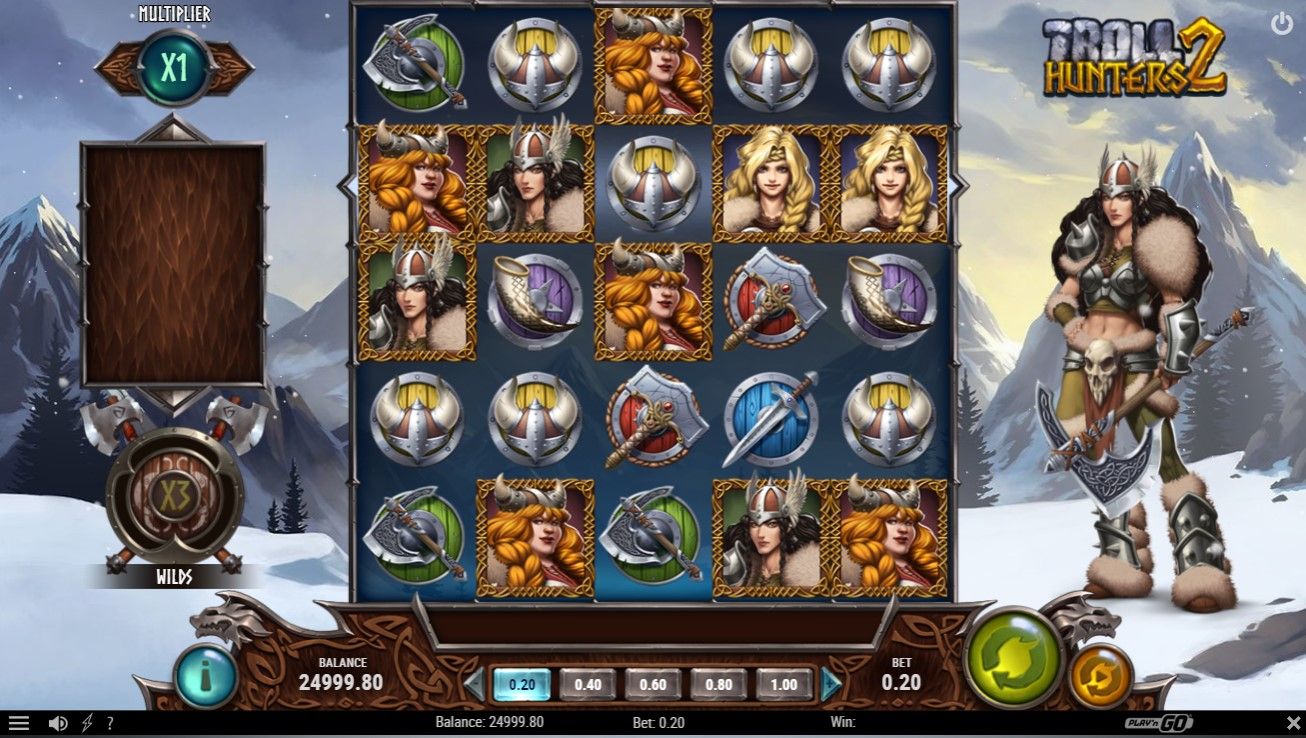Click the left bet arrow

click(x=474, y=684)
